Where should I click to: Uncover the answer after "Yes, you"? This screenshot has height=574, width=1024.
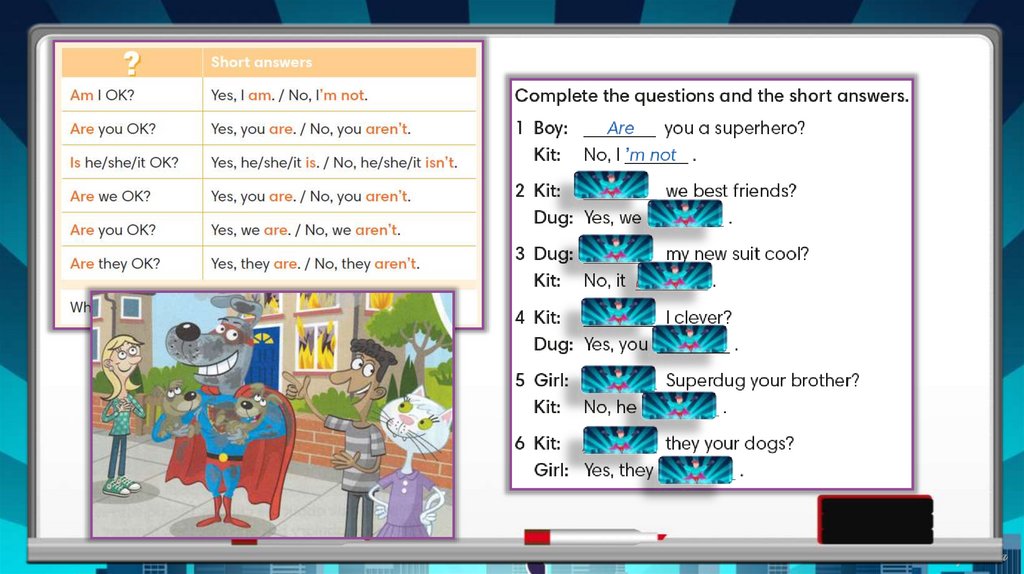[689, 340]
